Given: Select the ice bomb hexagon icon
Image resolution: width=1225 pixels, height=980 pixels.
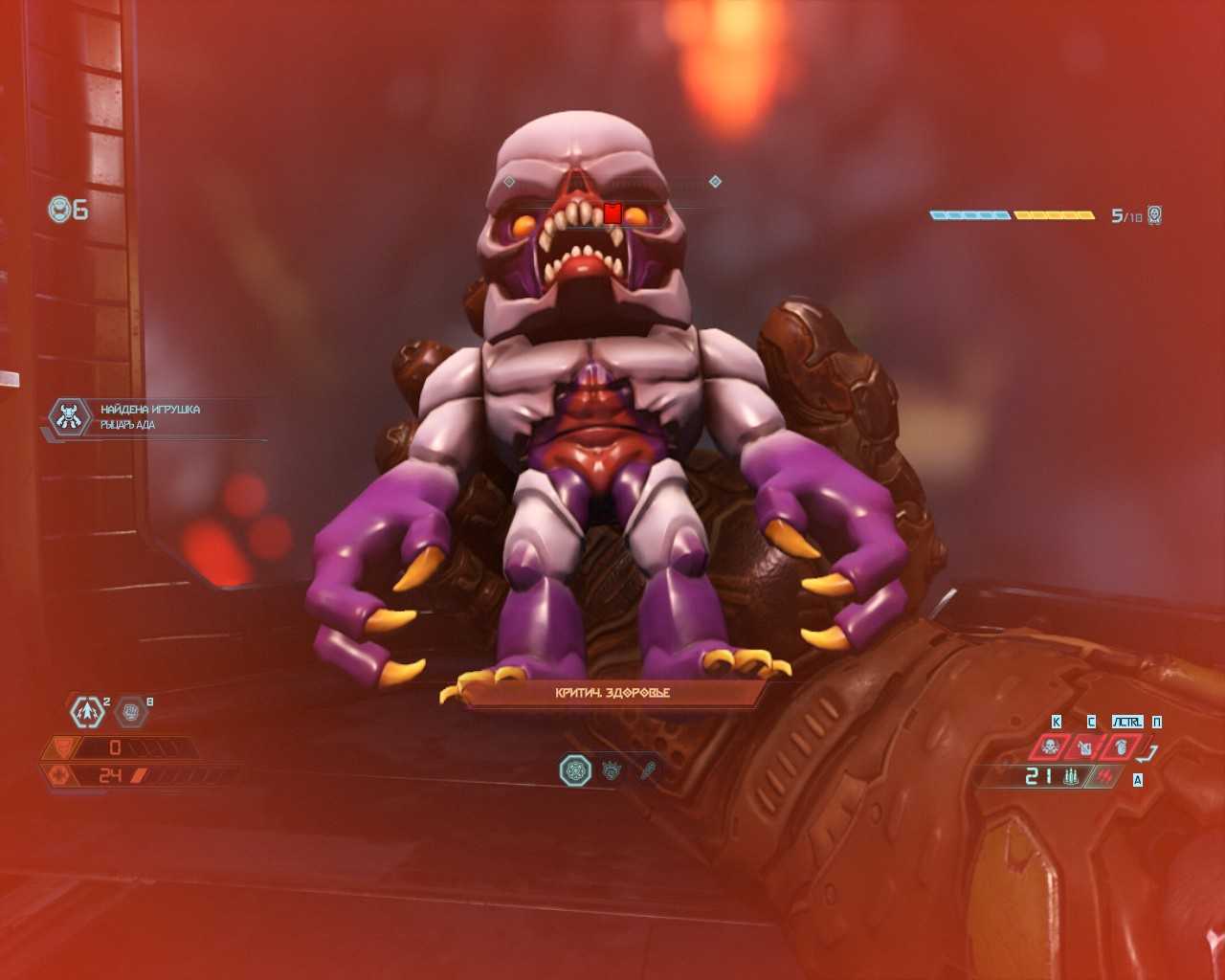Looking at the screenshot, I should tap(131, 710).
